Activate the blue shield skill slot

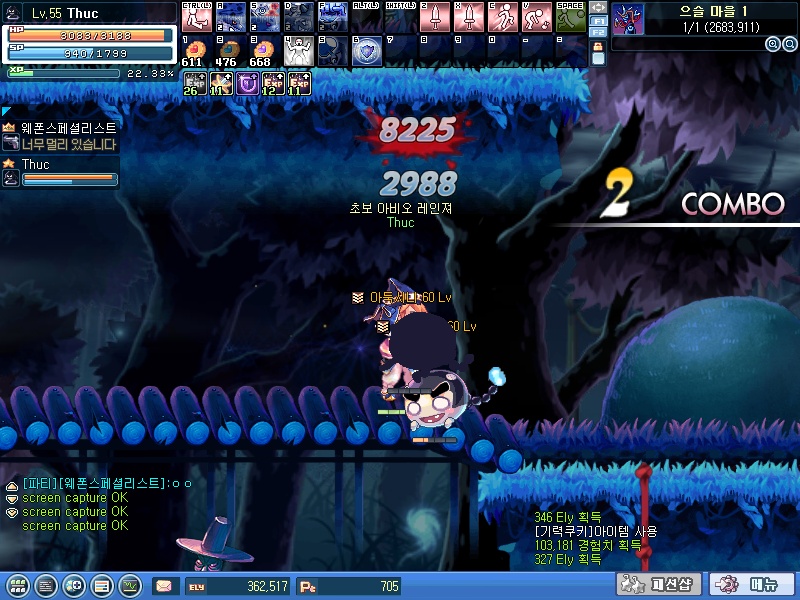click(365, 50)
